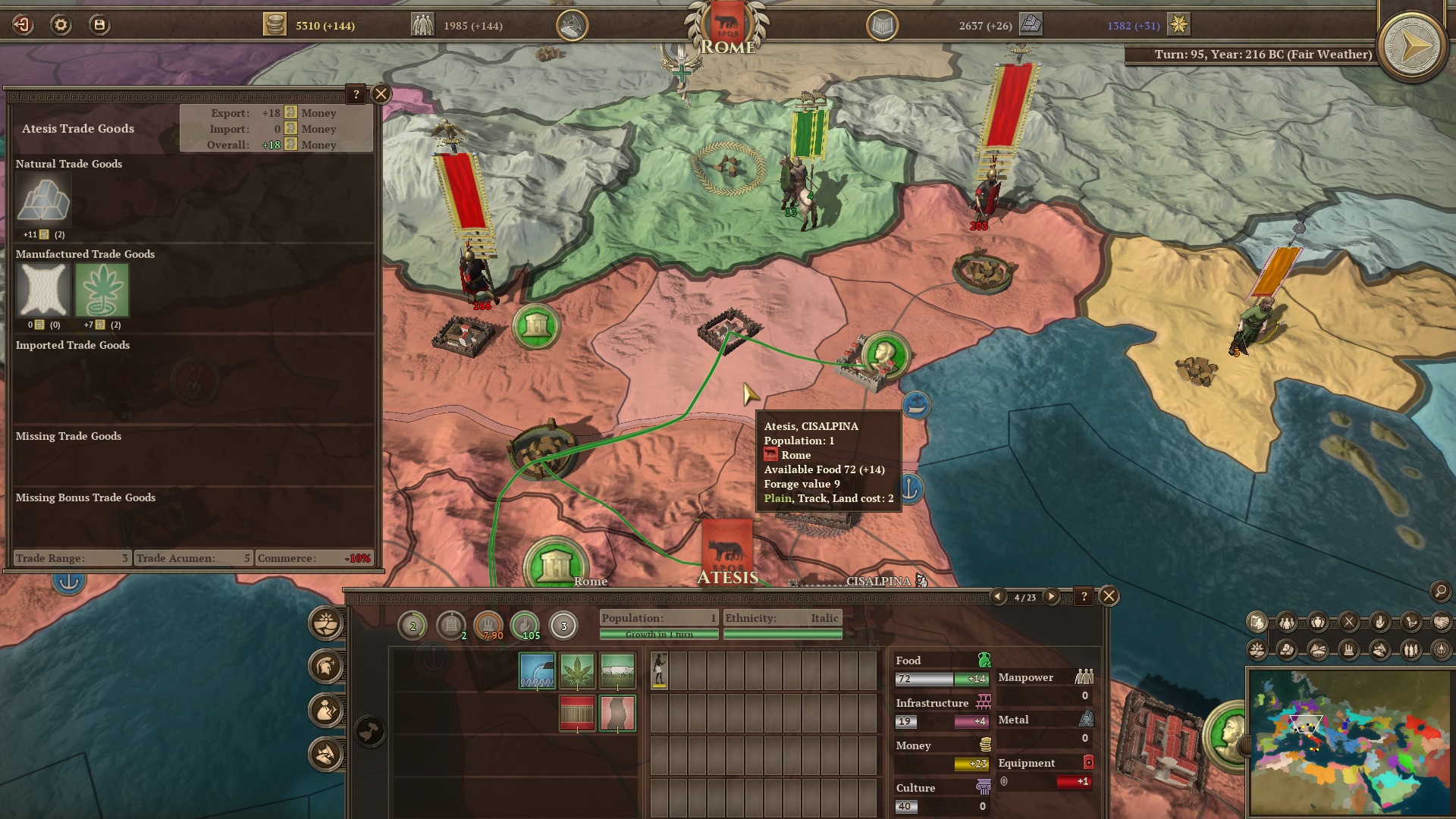Click the exit game icon

[23, 25]
